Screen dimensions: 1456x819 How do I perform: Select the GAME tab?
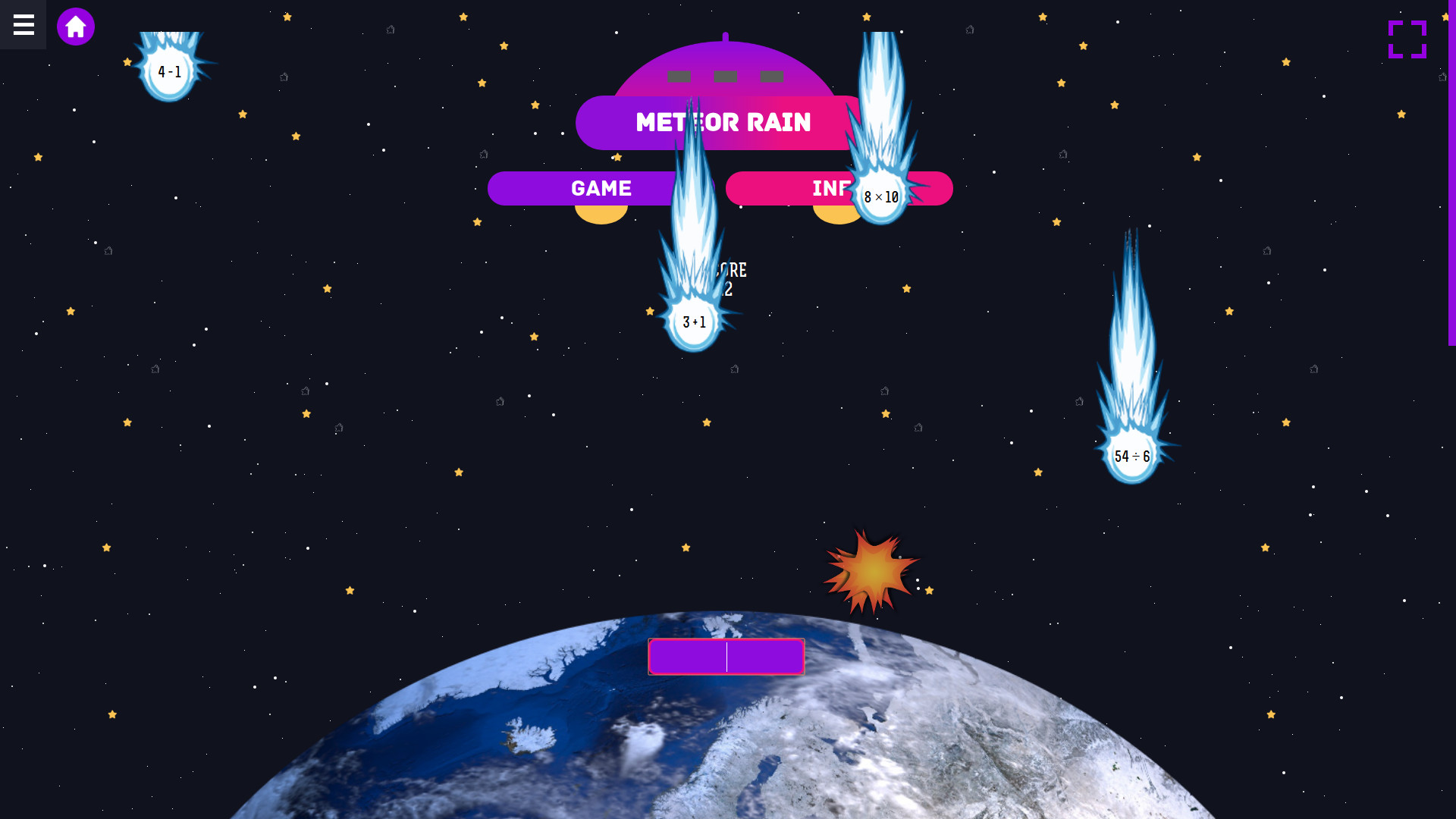(601, 188)
